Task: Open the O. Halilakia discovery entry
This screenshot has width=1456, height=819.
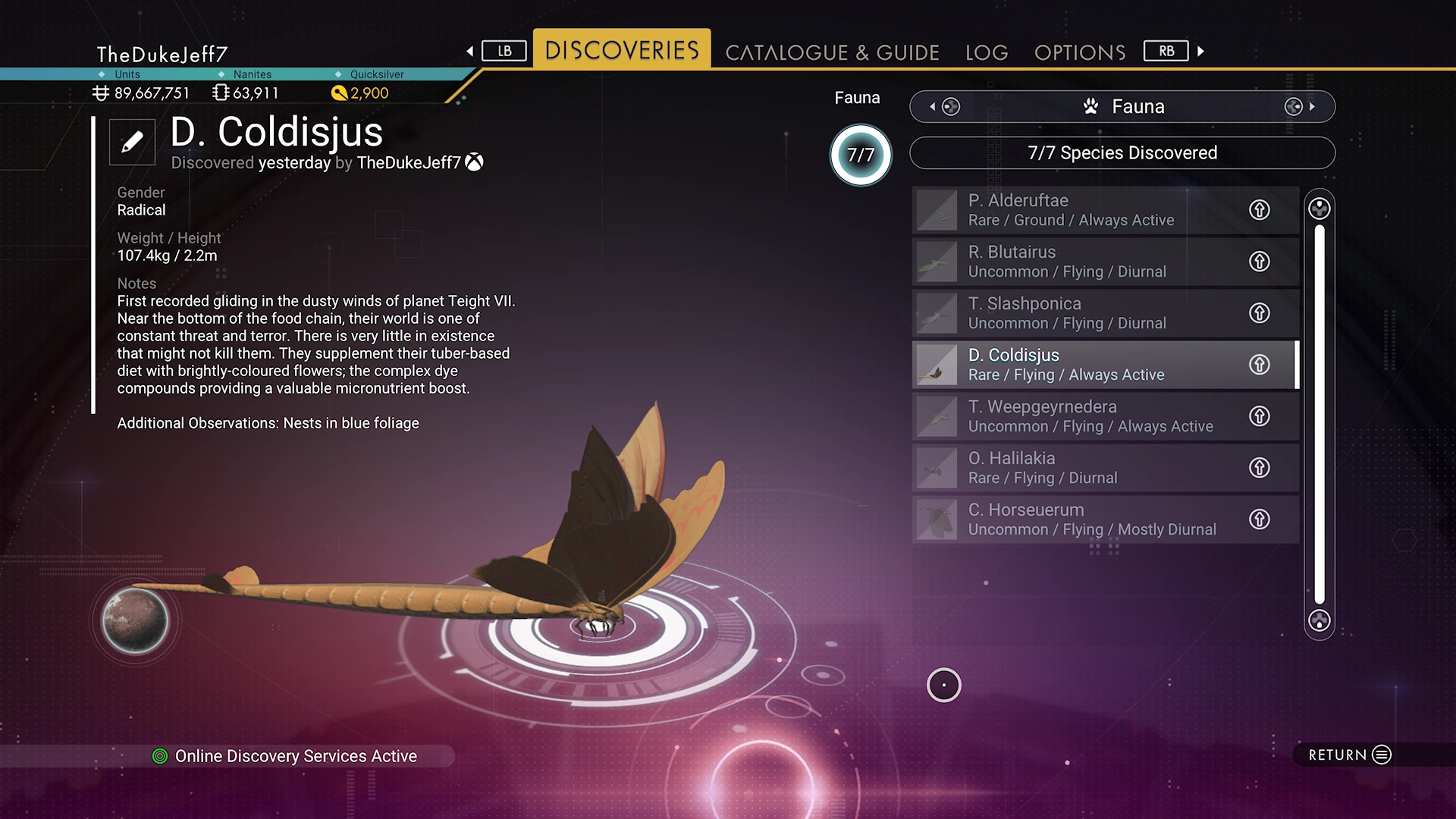Action: (x=1077, y=468)
